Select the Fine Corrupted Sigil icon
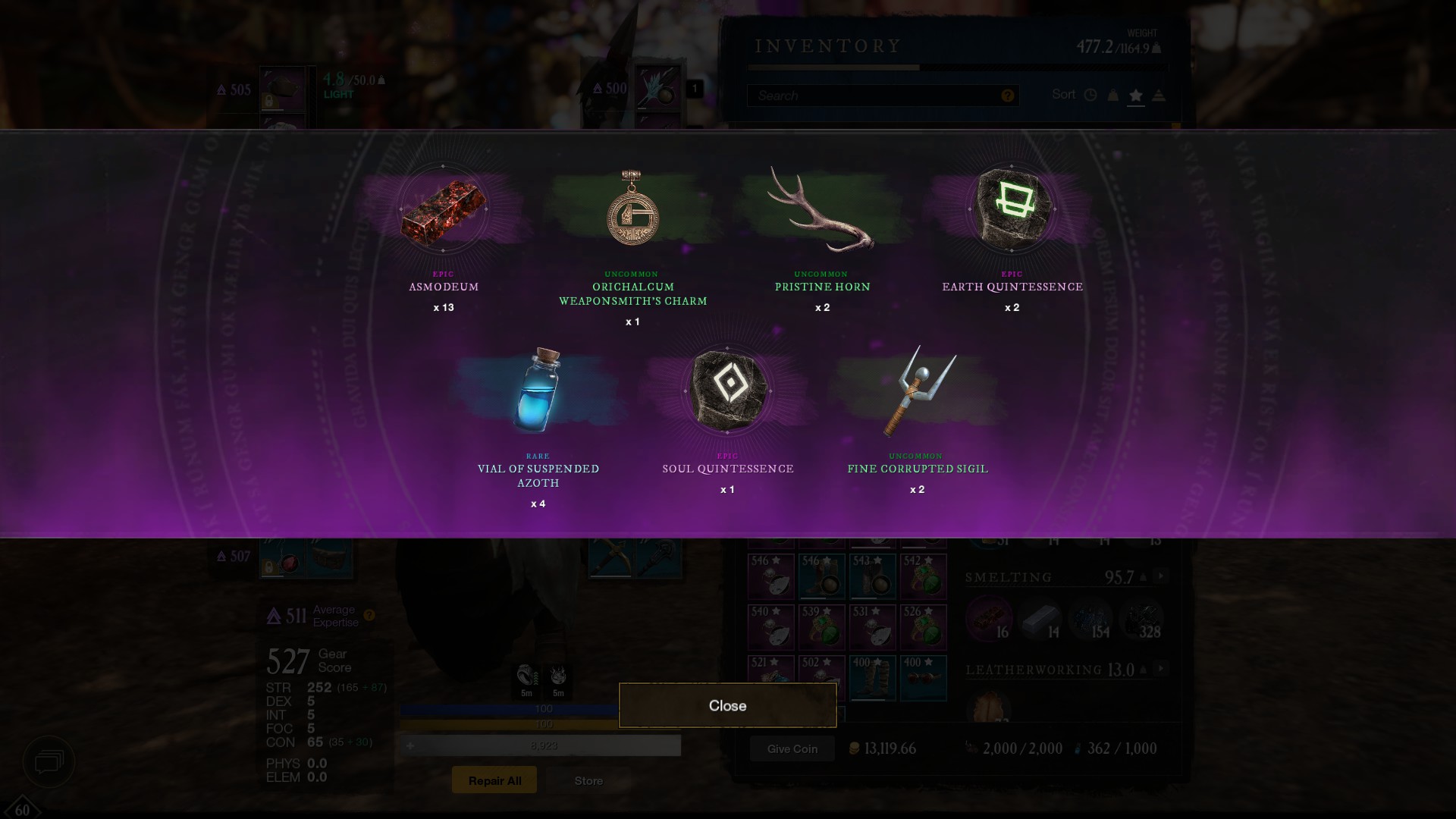This screenshot has height=819, width=1456. click(x=918, y=391)
